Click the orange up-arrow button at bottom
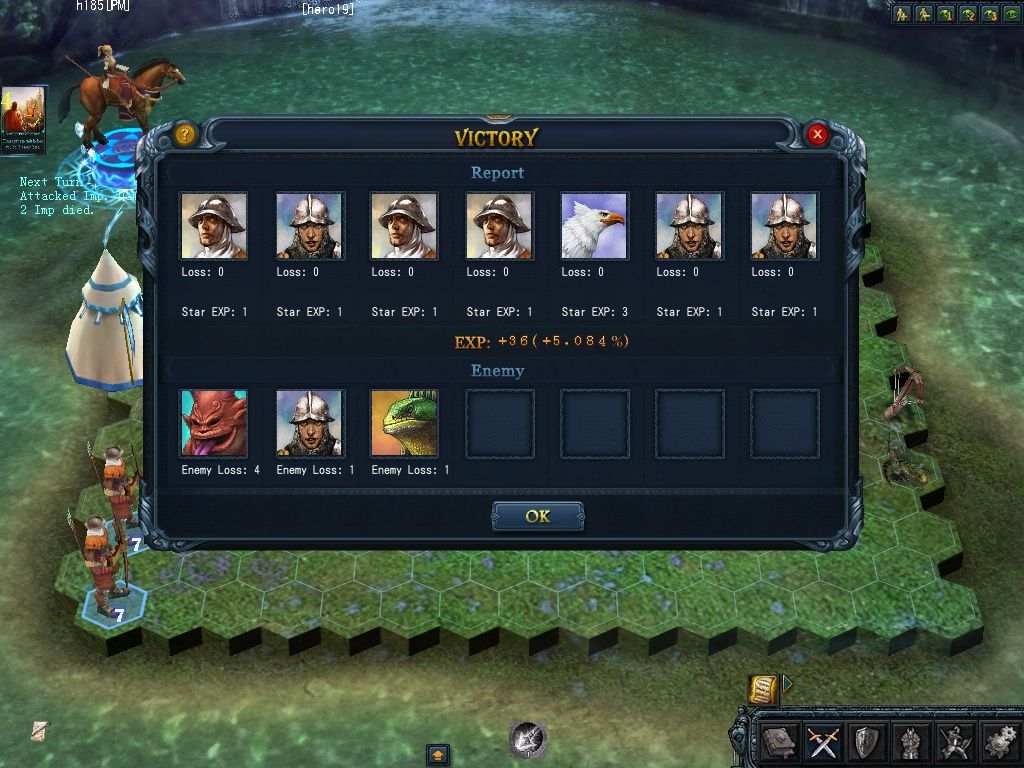Screen dimensions: 1024x768 coord(437,754)
